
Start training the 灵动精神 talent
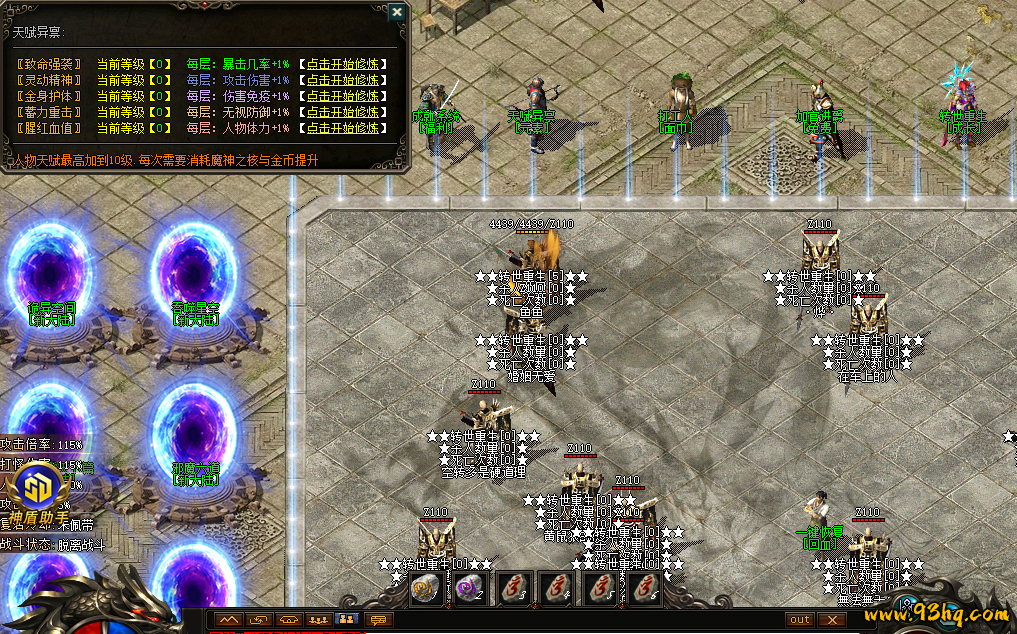(x=343, y=80)
